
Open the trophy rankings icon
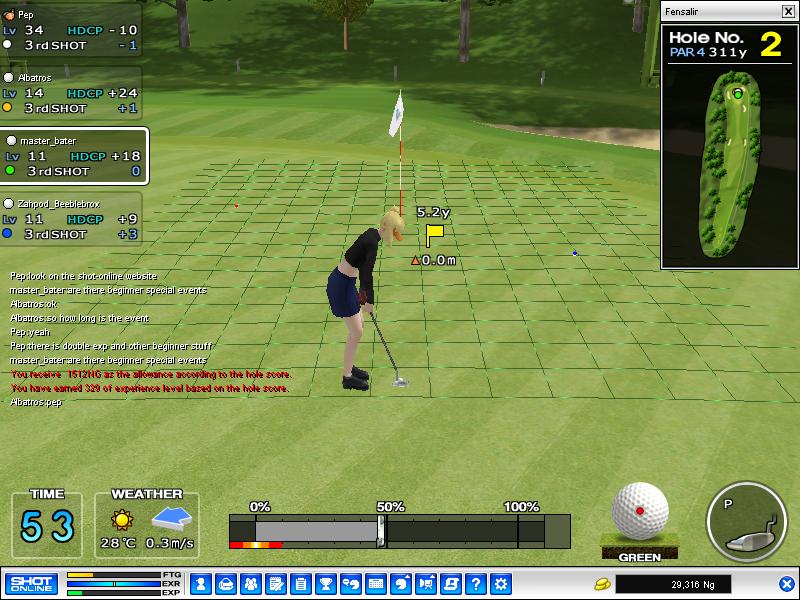(325, 583)
